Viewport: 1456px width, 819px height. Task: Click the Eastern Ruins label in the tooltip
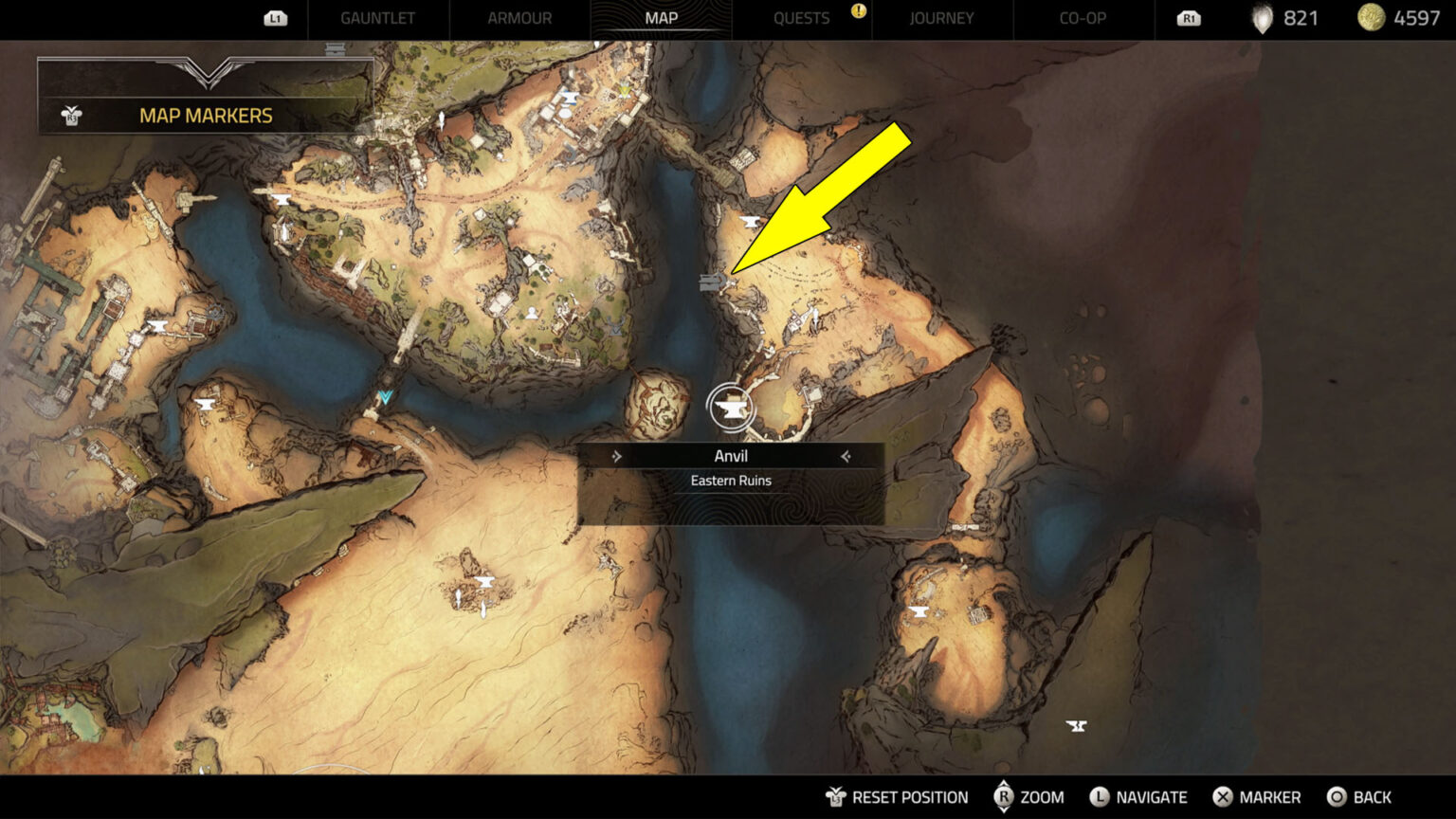(731, 481)
